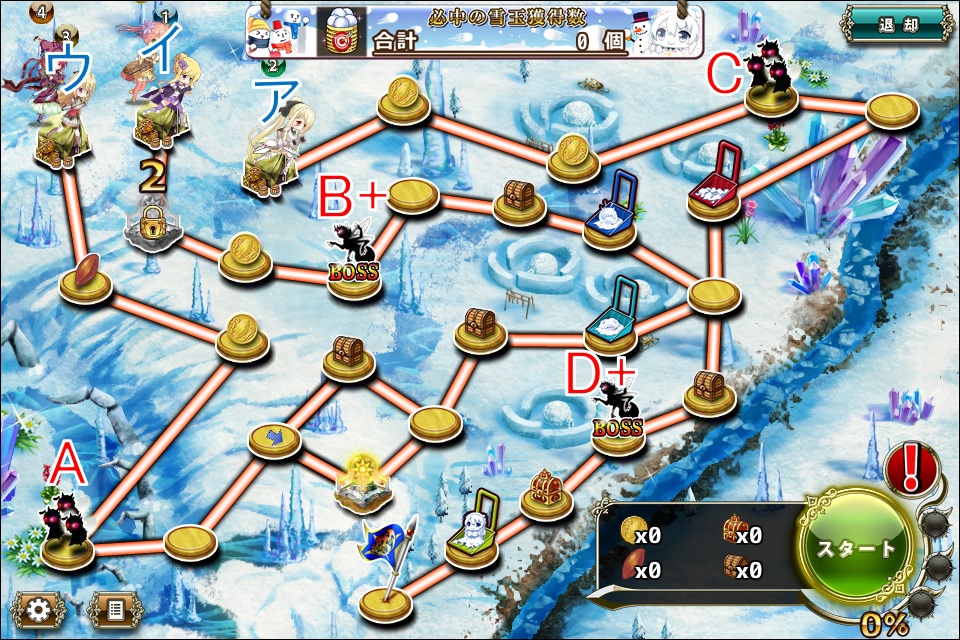Select the blue arrow map node

click(274, 439)
